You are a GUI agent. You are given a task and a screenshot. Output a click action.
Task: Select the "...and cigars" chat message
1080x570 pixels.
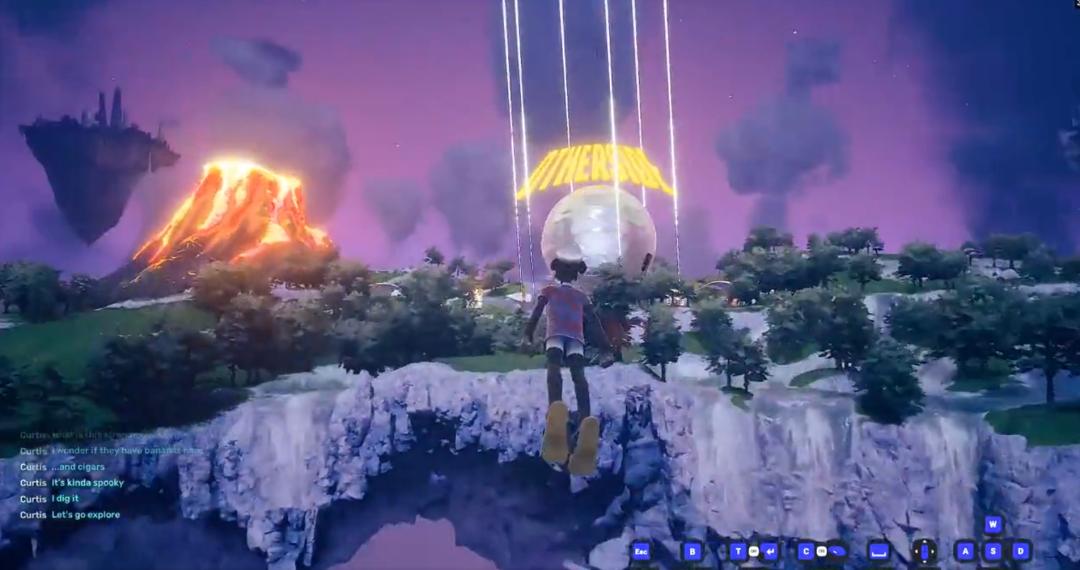point(78,467)
